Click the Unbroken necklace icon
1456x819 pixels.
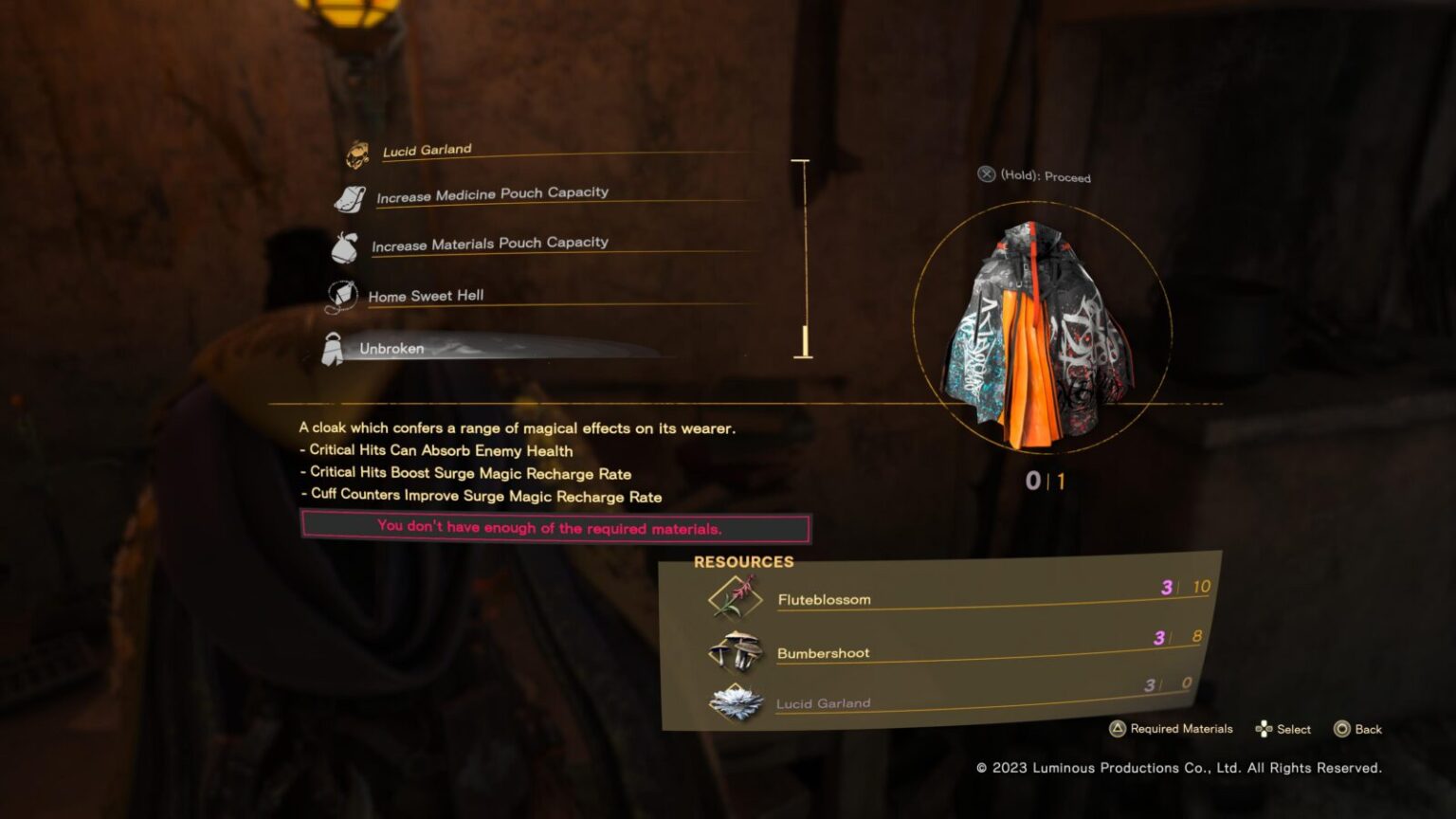[334, 347]
